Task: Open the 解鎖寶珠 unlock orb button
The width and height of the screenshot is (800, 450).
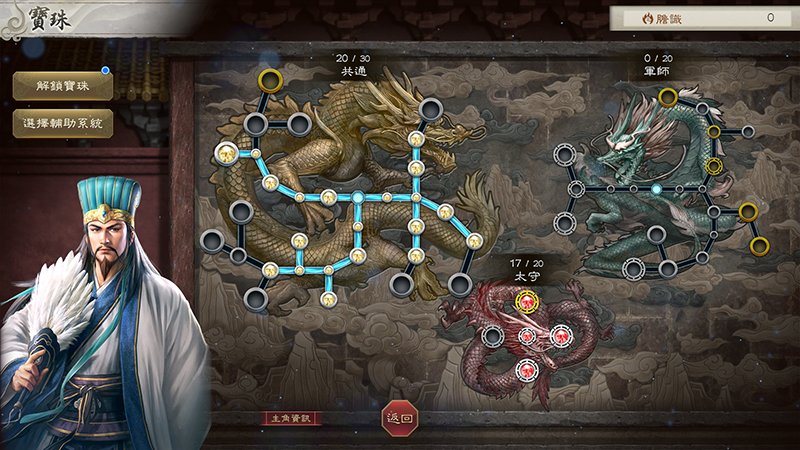Action: (x=62, y=86)
